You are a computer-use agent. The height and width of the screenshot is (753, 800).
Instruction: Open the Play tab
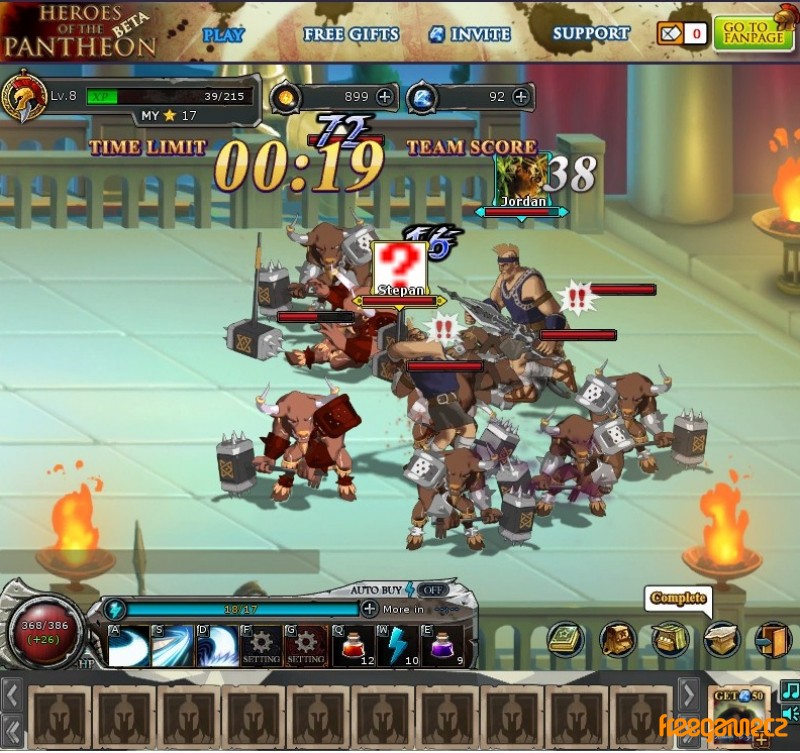click(x=224, y=34)
